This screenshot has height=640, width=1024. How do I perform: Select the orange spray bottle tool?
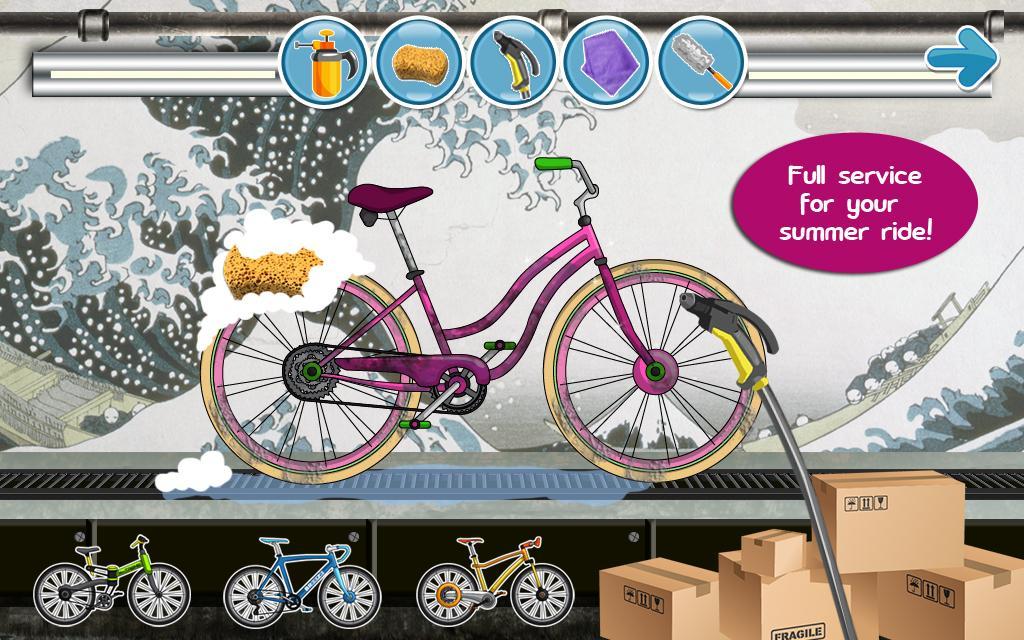[323, 63]
